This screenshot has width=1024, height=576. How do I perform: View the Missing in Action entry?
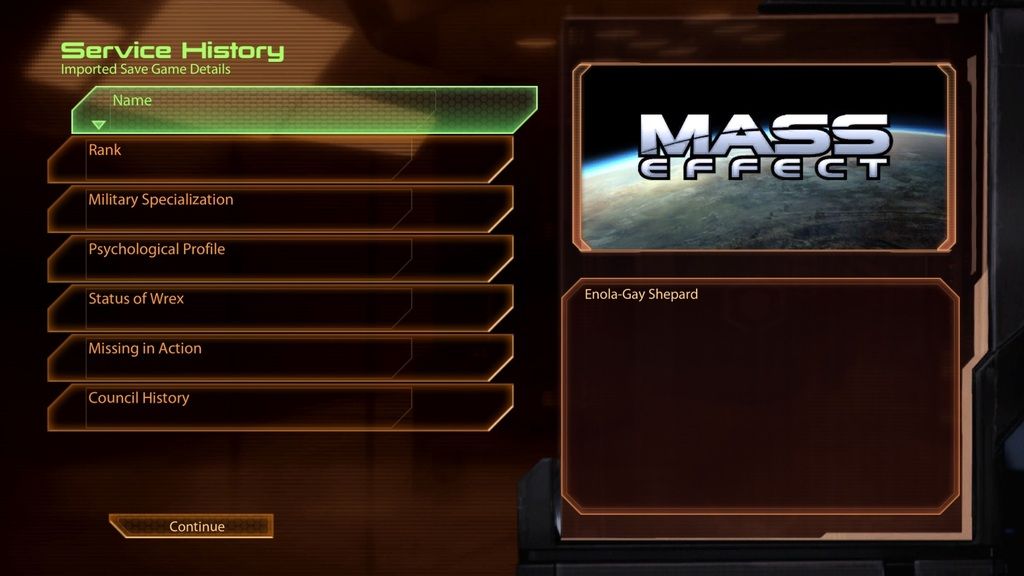point(280,357)
